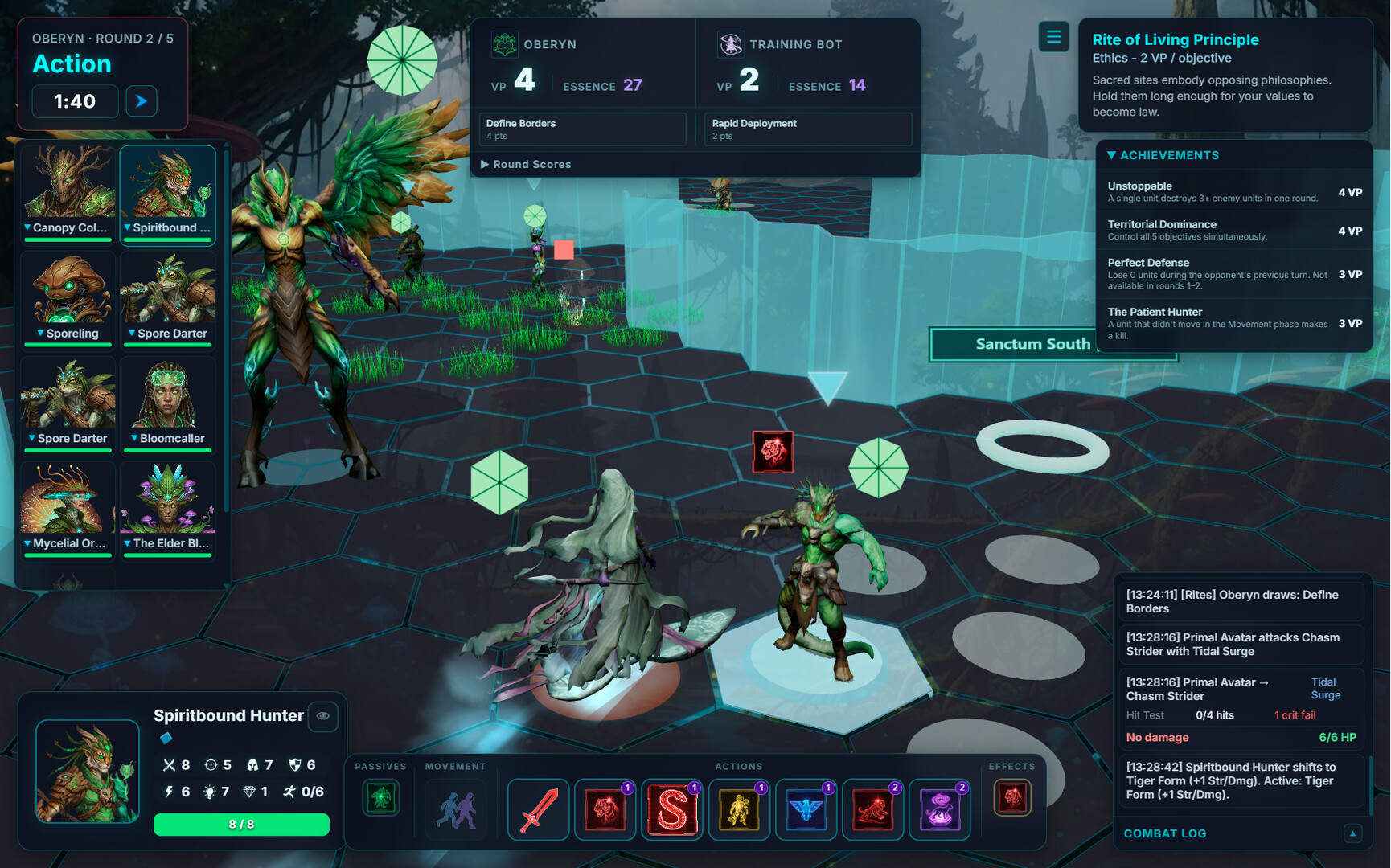Activate the purple panther summon action
Image resolution: width=1391 pixels, height=868 pixels.
pyautogui.click(x=939, y=809)
